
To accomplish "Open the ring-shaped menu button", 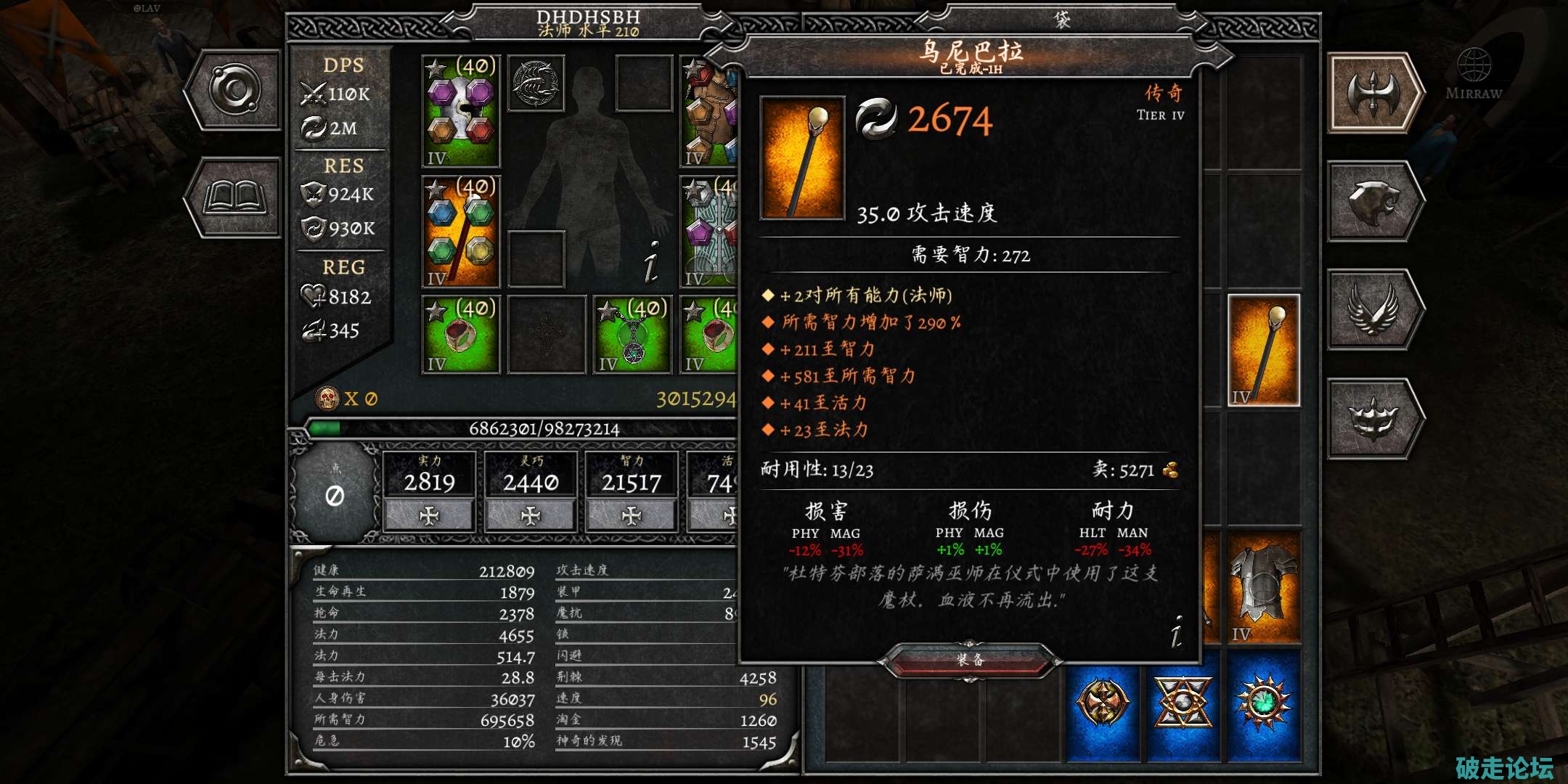I will coord(234,91).
